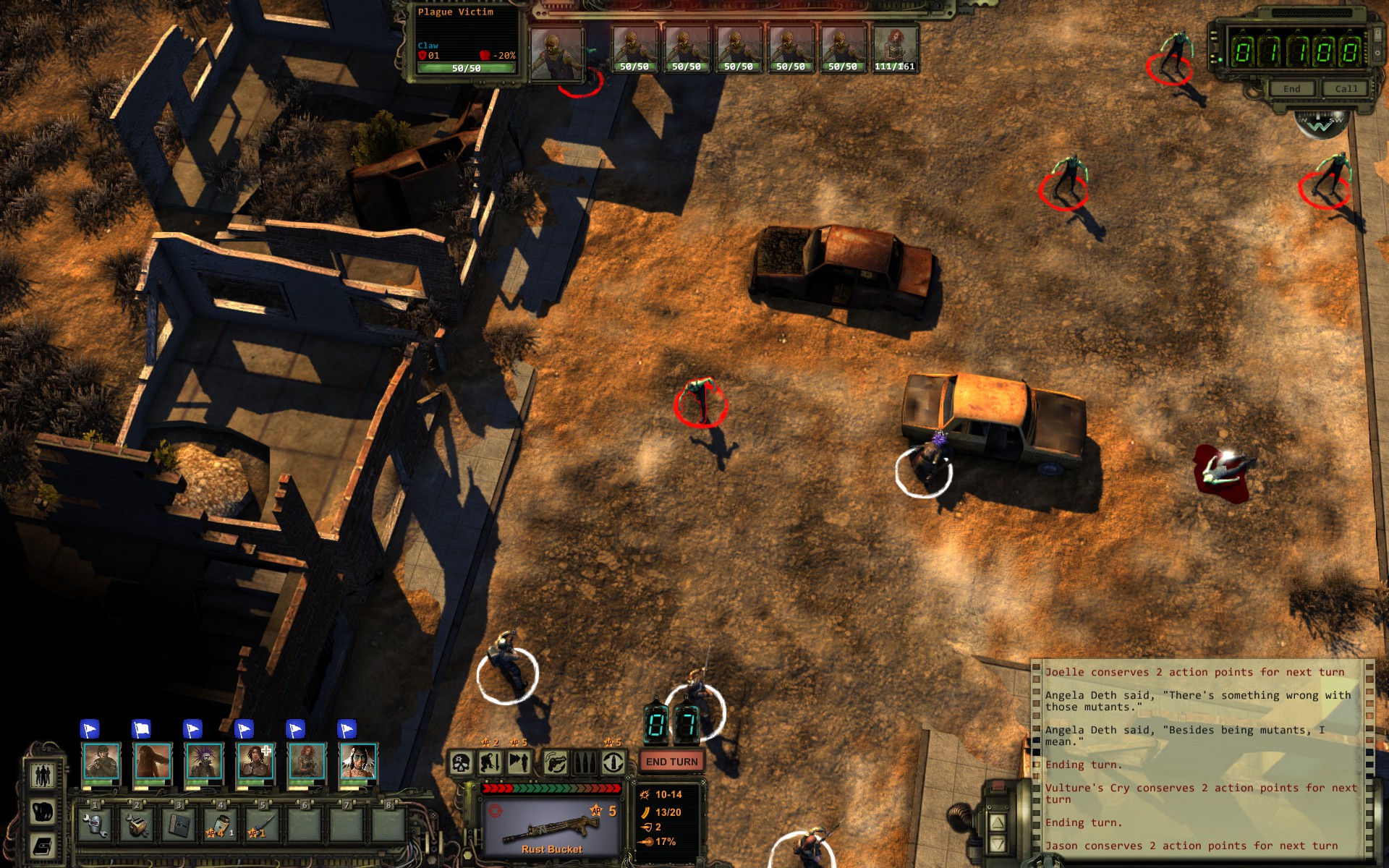Switch weapons with the pistol swap icon
The width and height of the screenshot is (1389, 868).
click(x=556, y=762)
